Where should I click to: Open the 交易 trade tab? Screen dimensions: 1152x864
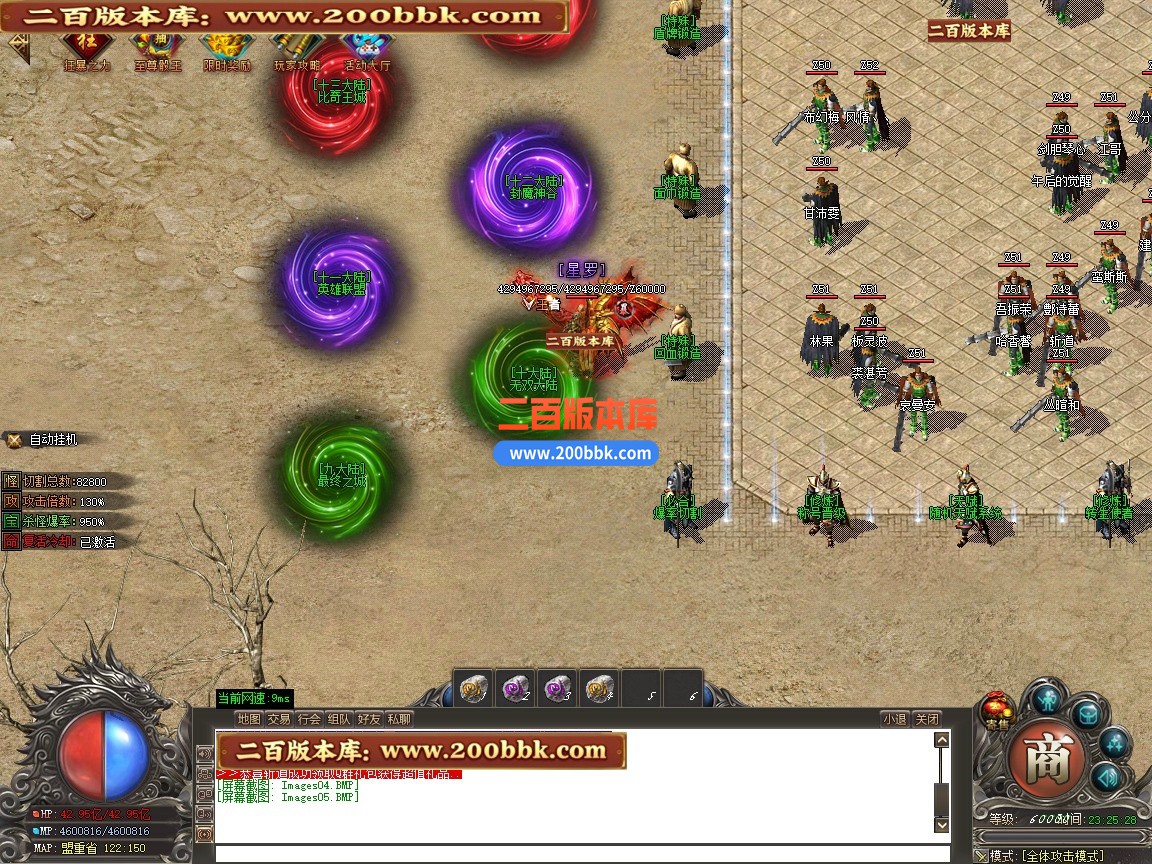[x=279, y=718]
